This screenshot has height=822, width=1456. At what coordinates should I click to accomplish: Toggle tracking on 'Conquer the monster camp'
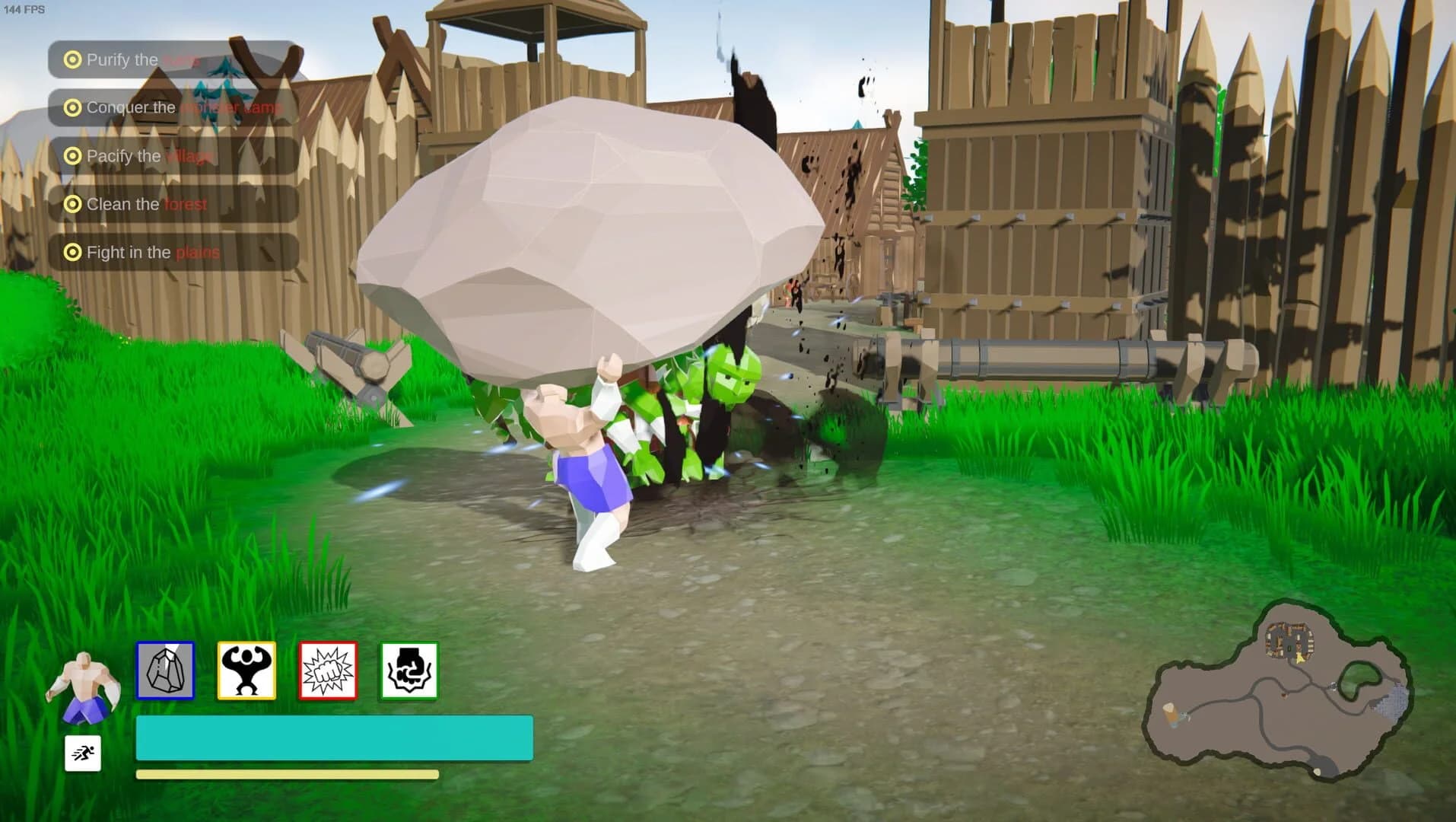[72, 107]
